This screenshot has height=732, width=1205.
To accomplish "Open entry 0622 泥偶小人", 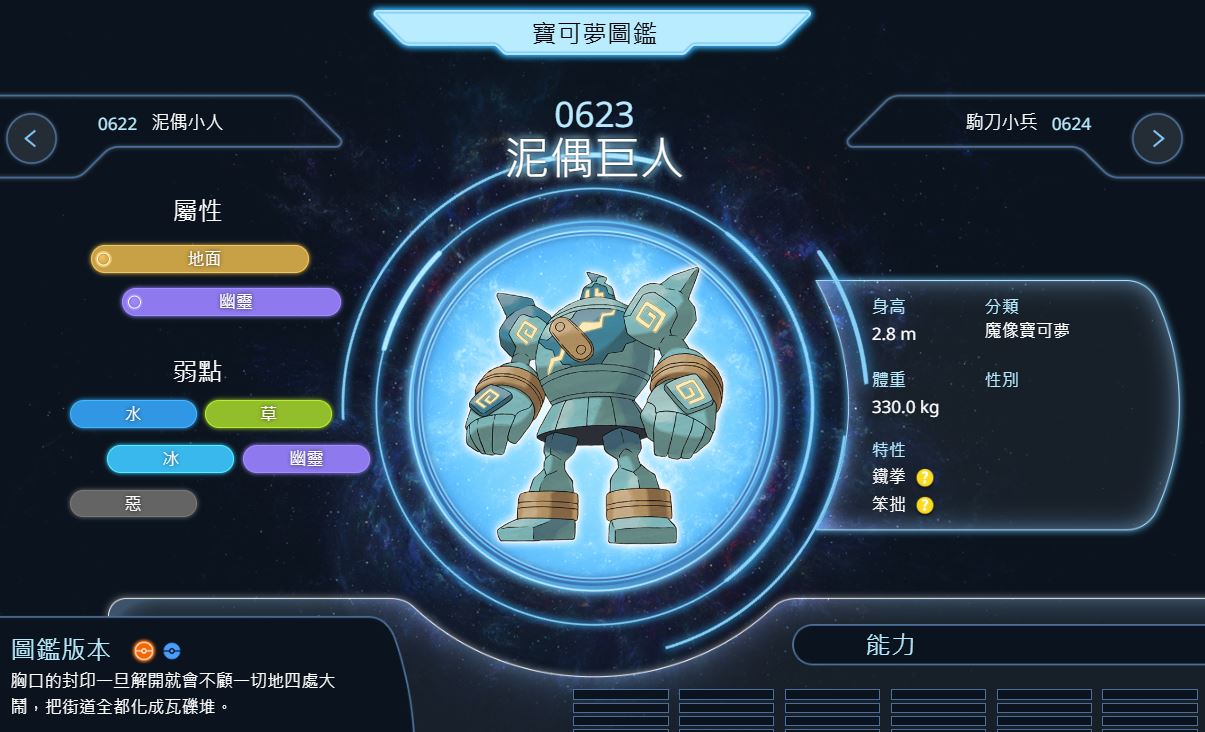I will [x=160, y=123].
